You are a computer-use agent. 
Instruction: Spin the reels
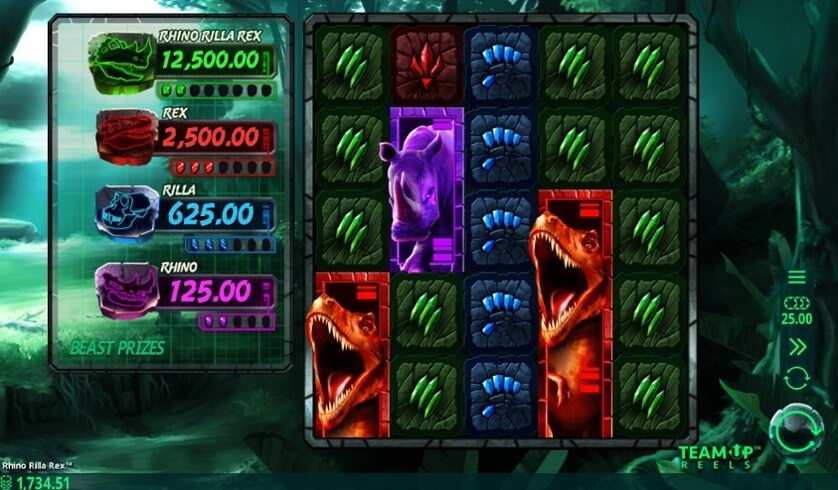pos(797,427)
